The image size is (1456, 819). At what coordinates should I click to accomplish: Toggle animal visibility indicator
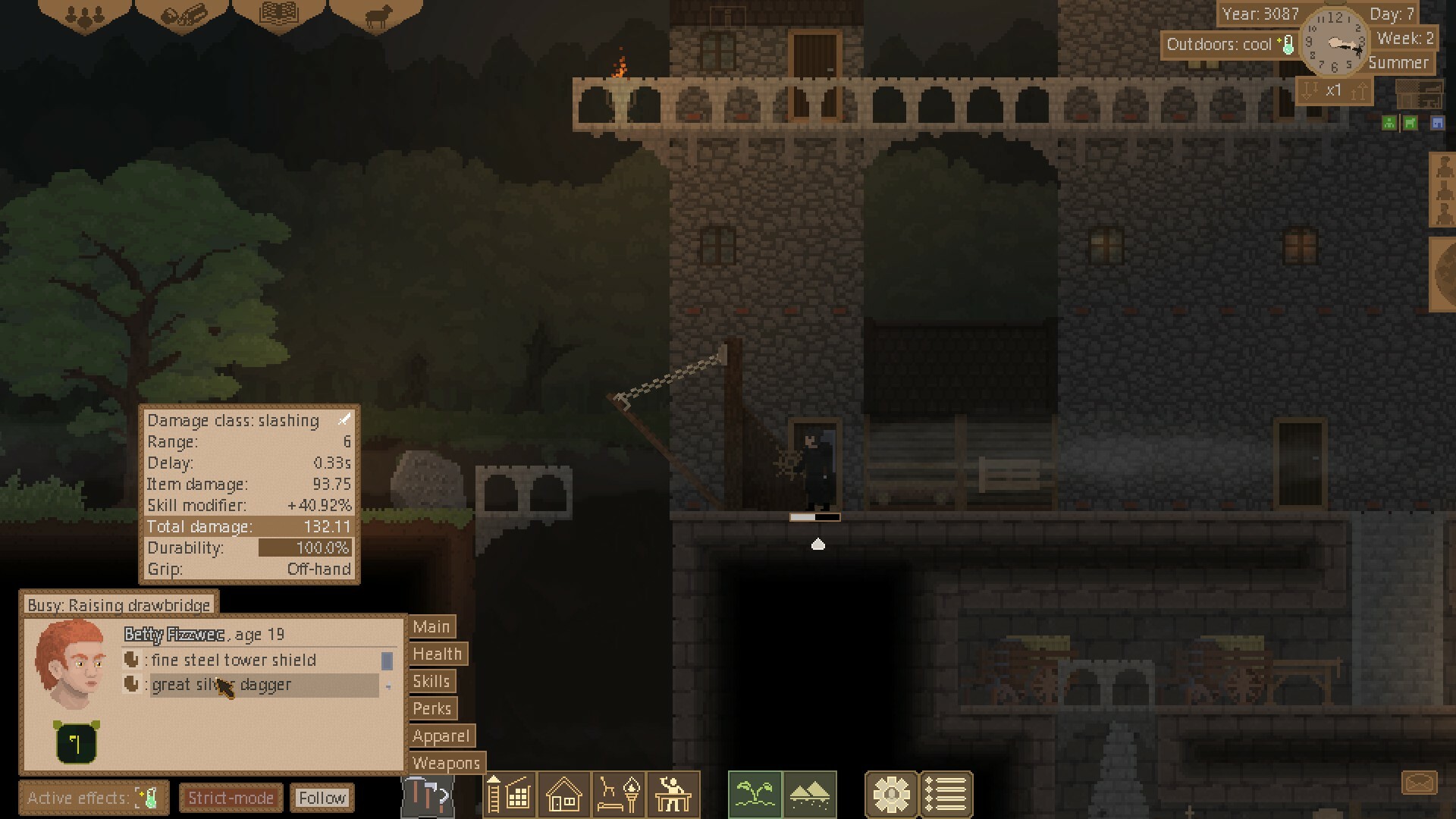pos(1409,123)
